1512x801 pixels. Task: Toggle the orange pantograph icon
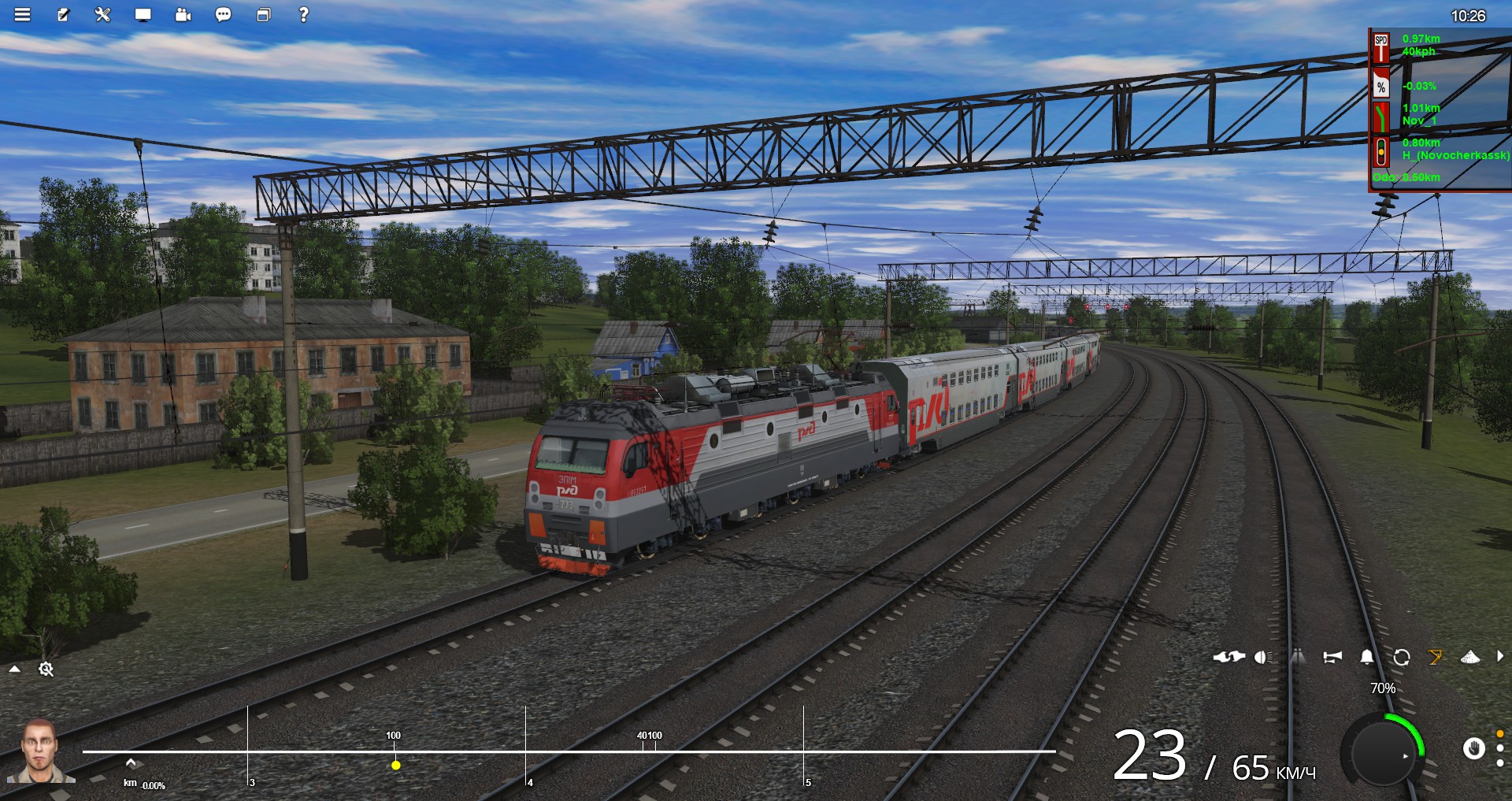pyautogui.click(x=1436, y=657)
